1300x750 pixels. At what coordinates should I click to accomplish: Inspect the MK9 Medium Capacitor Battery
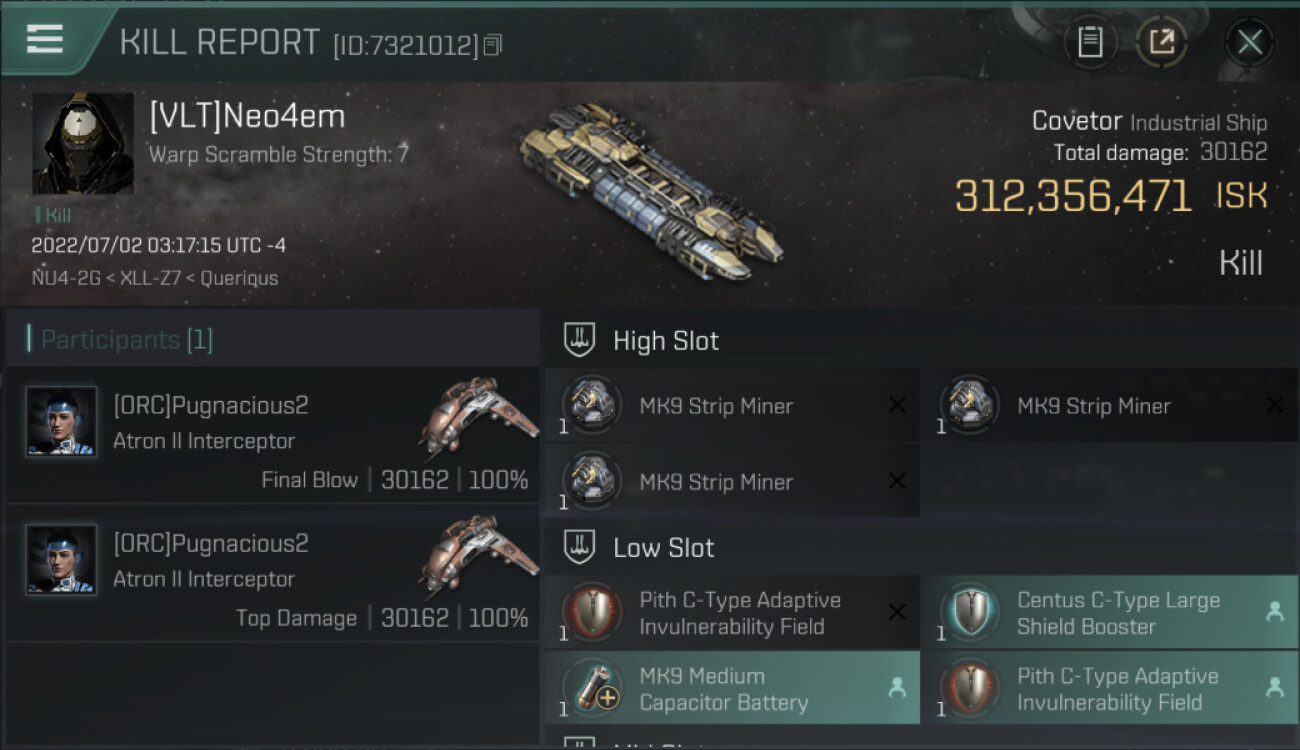[732, 689]
